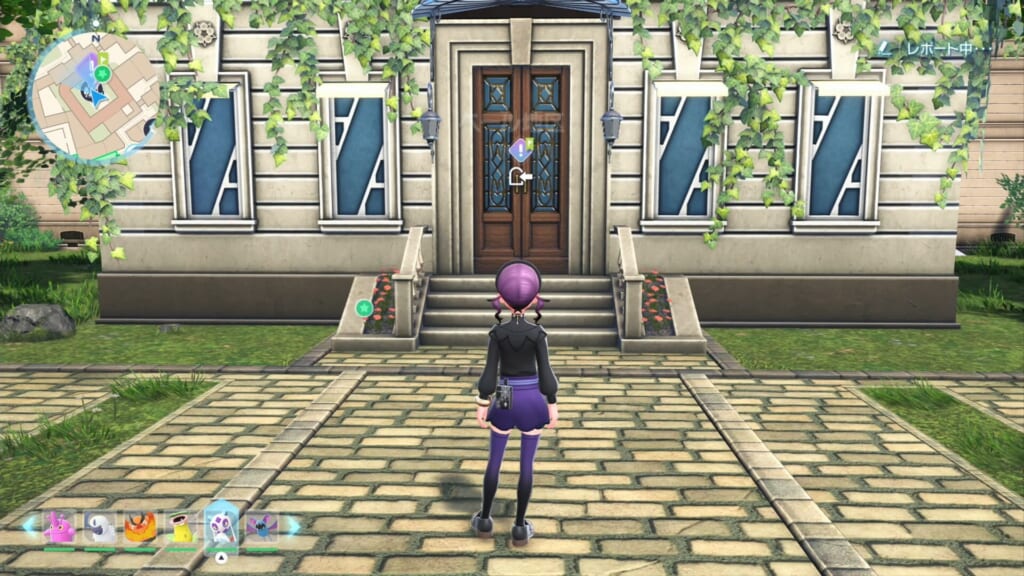The width and height of the screenshot is (1024, 576).
Task: Select the highlighted white ghost Pokémon slot
Action: tap(222, 527)
